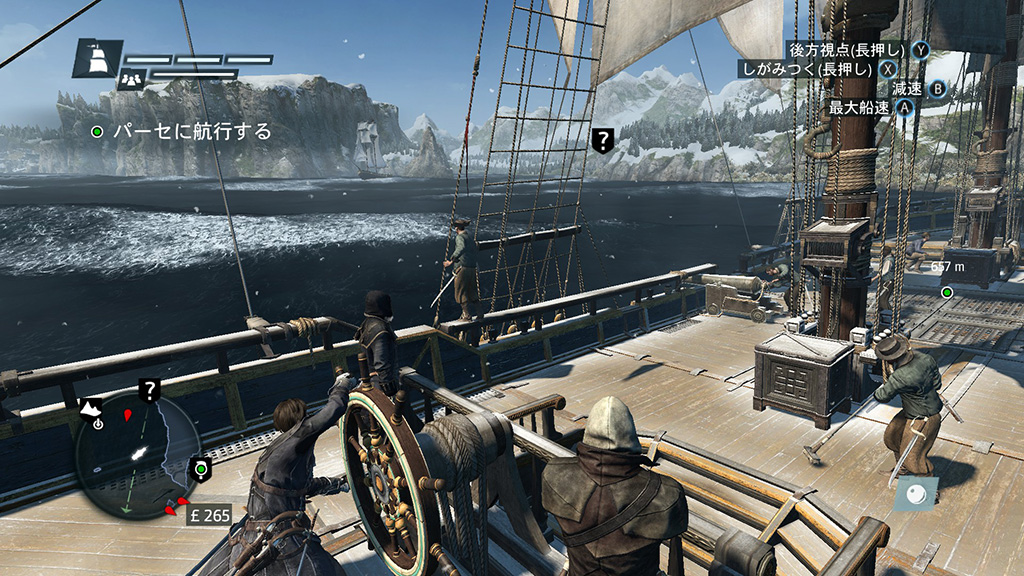Select the question mark marker over the sea
The width and height of the screenshot is (1024, 576).
pos(602,140)
